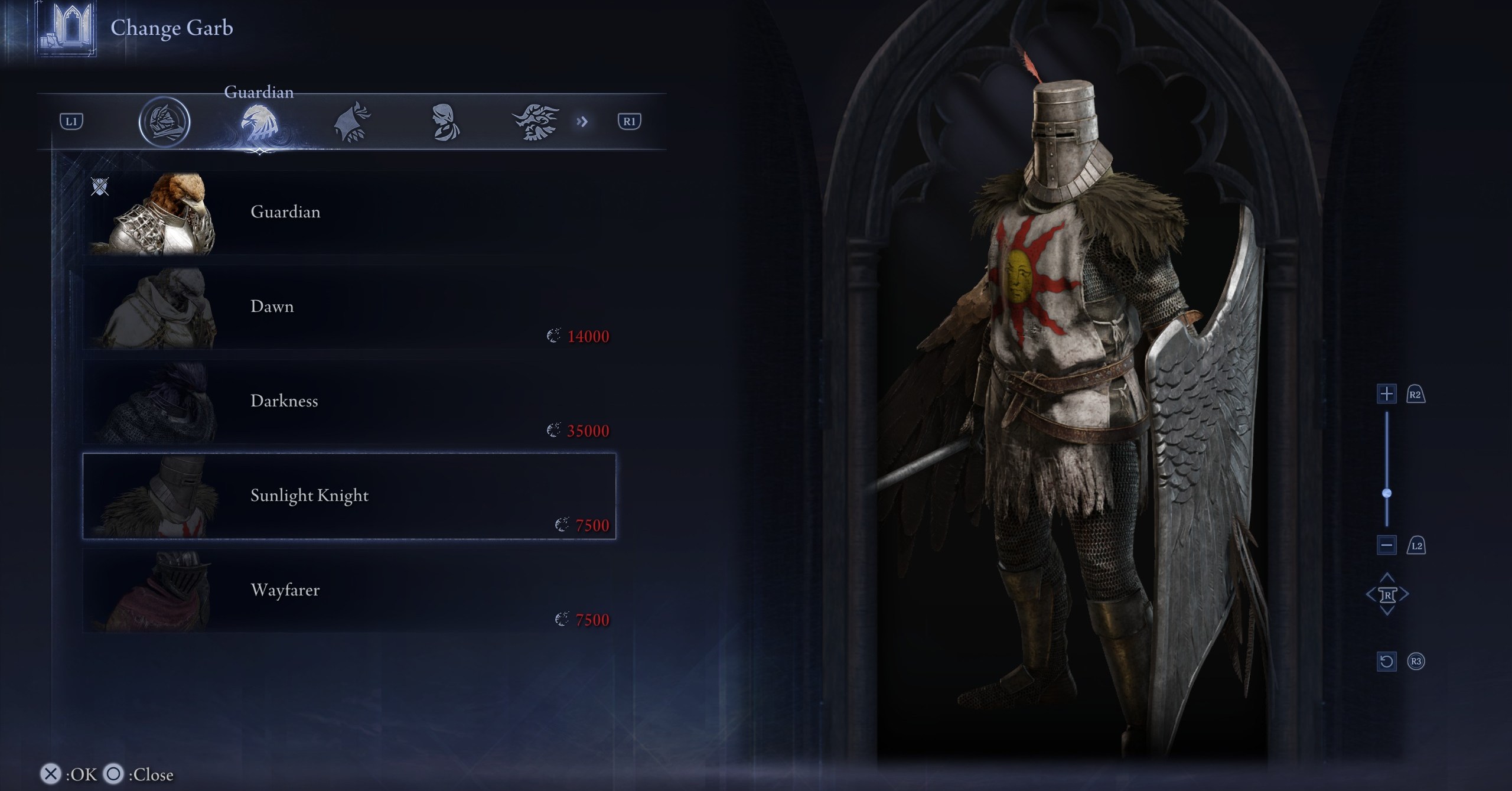Screen dimensions: 1512x791
Task: Select the woman with ponytail character tab
Action: [444, 122]
